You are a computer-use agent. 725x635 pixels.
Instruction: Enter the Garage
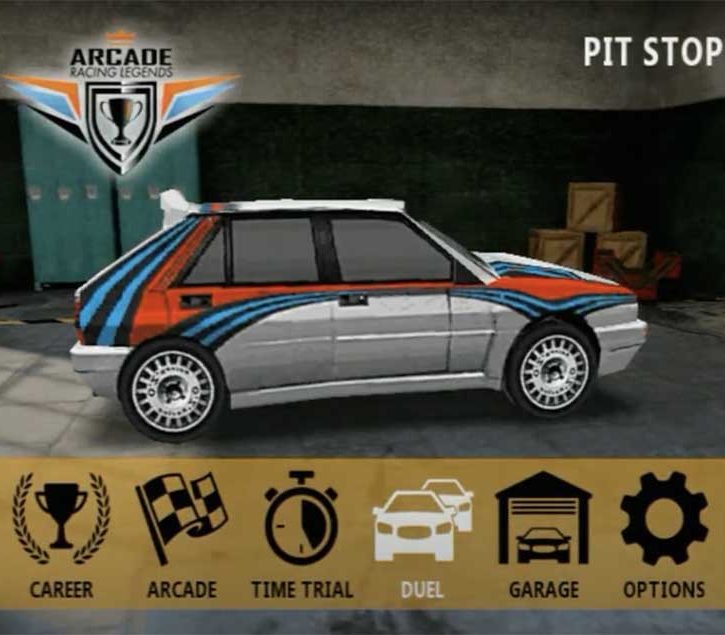tap(543, 525)
